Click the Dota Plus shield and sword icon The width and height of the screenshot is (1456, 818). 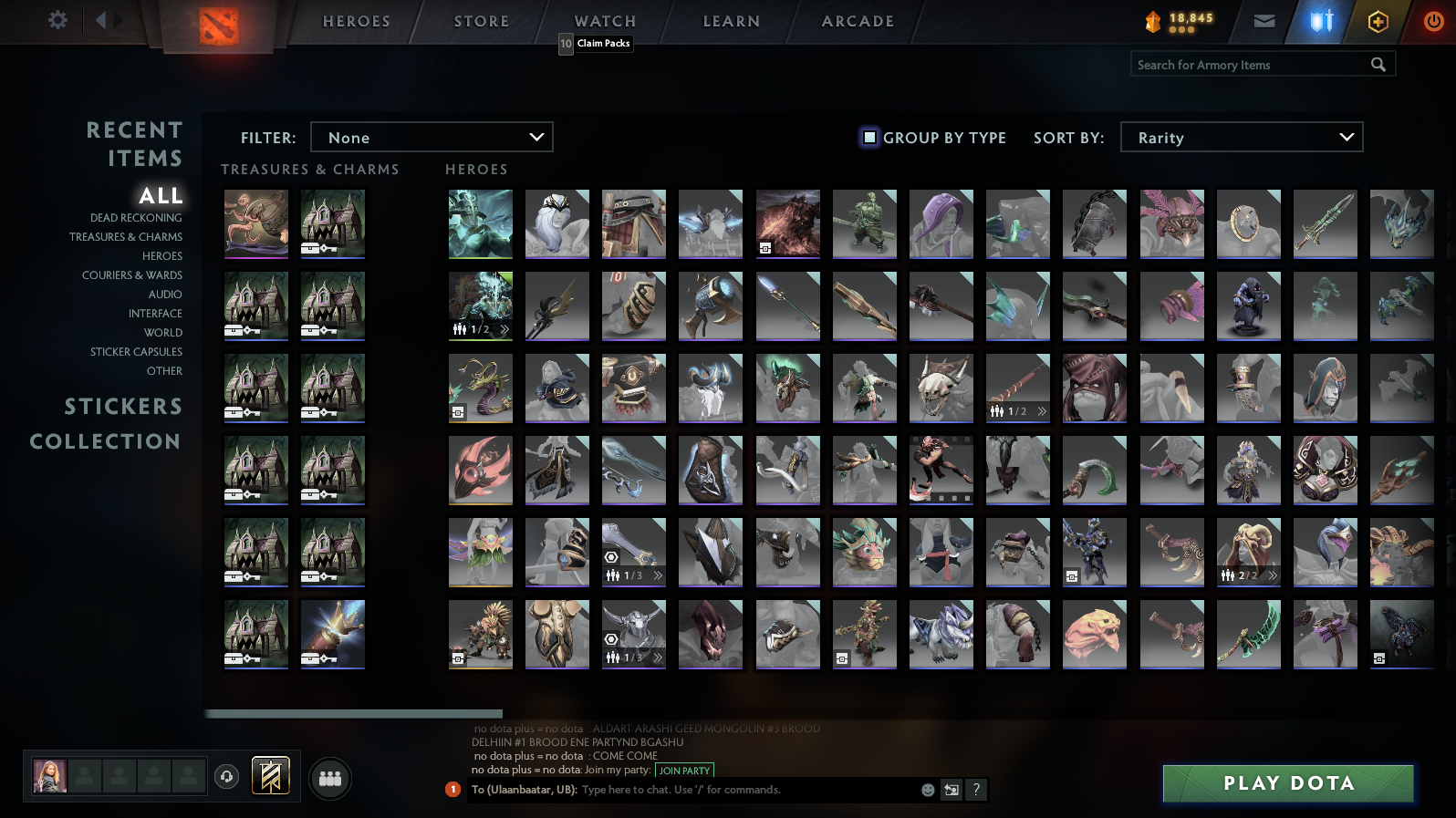[1320, 20]
